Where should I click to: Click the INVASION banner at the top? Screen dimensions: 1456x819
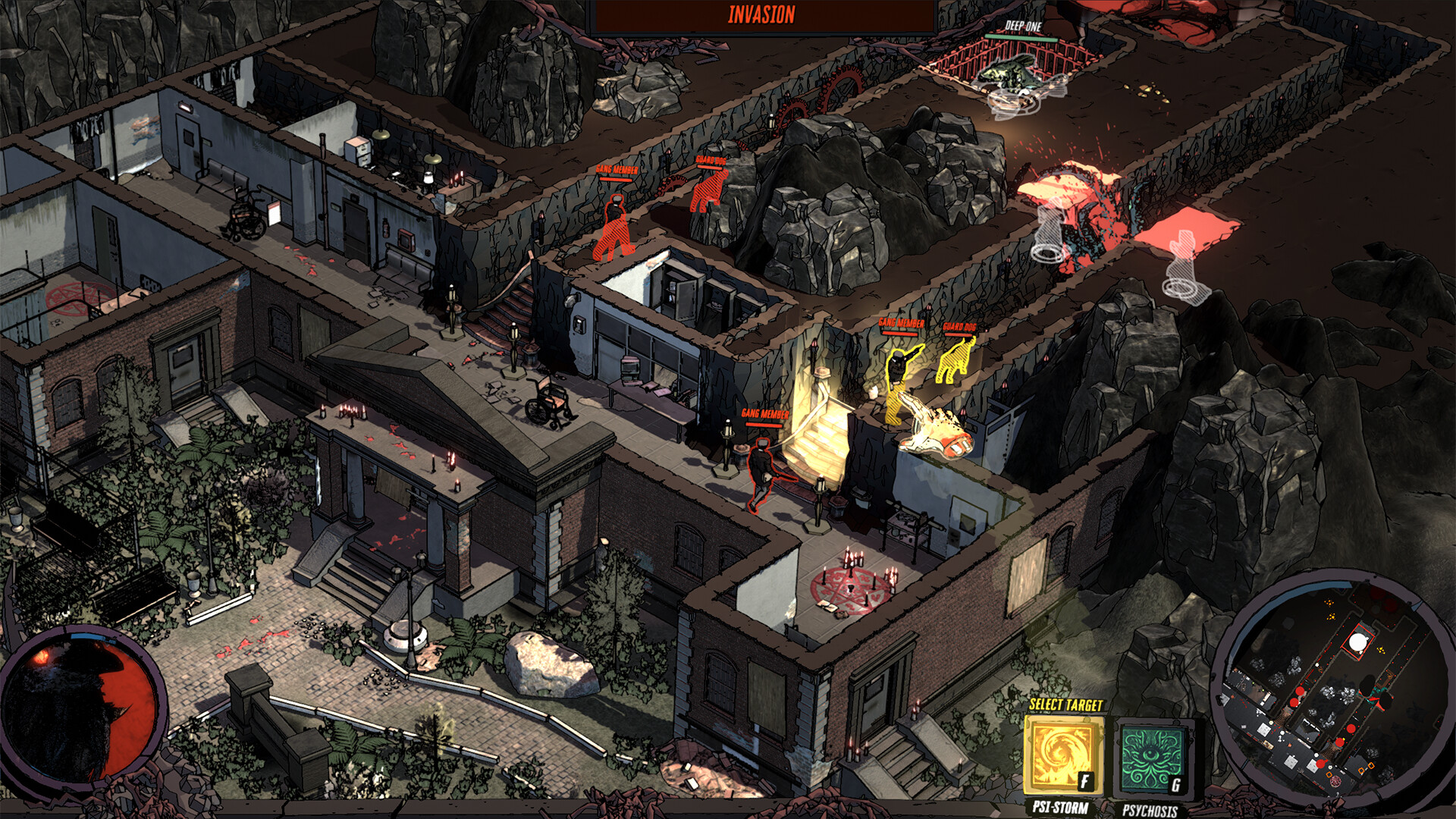(762, 14)
